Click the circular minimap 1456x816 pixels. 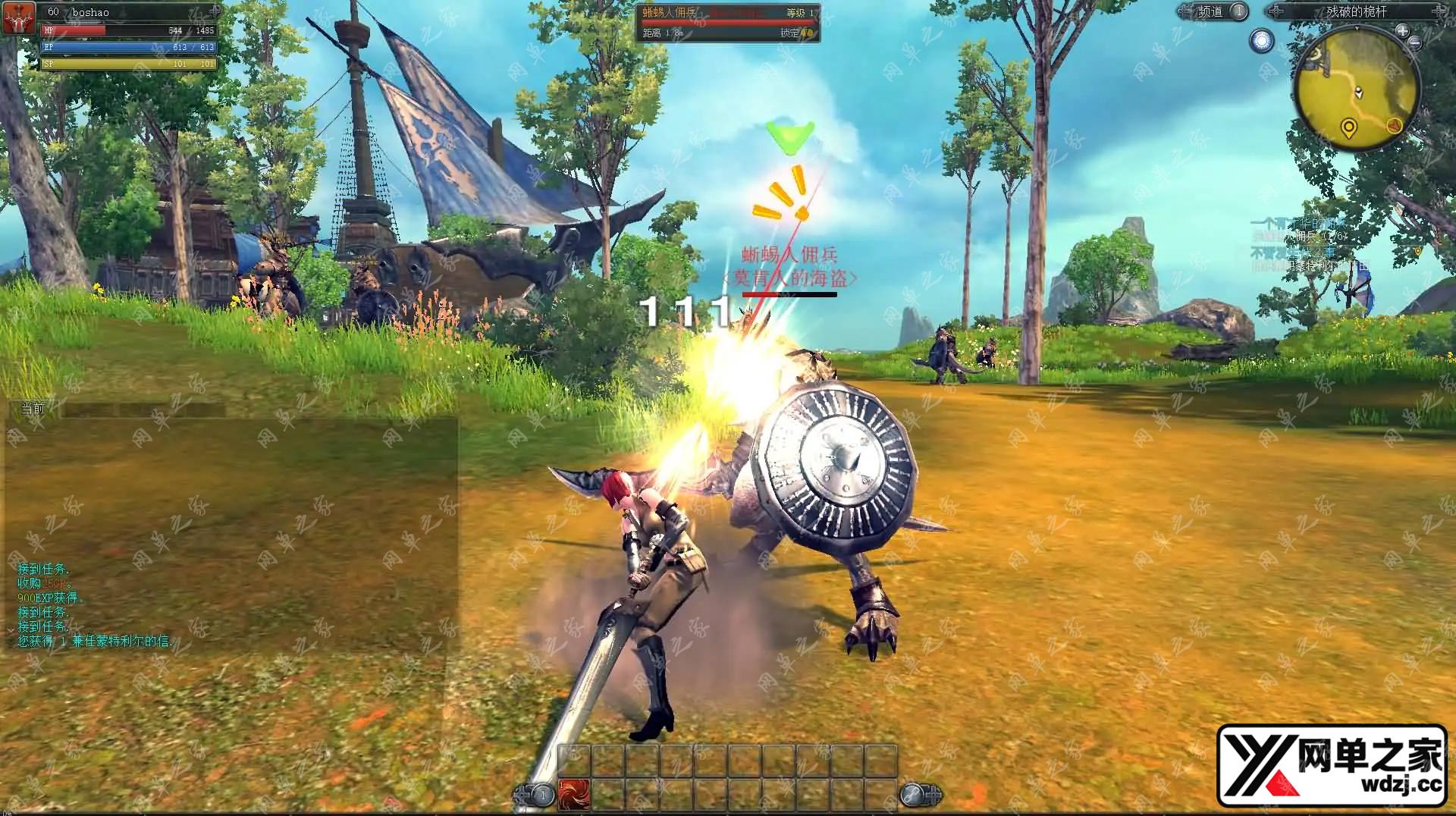pyautogui.click(x=1357, y=87)
